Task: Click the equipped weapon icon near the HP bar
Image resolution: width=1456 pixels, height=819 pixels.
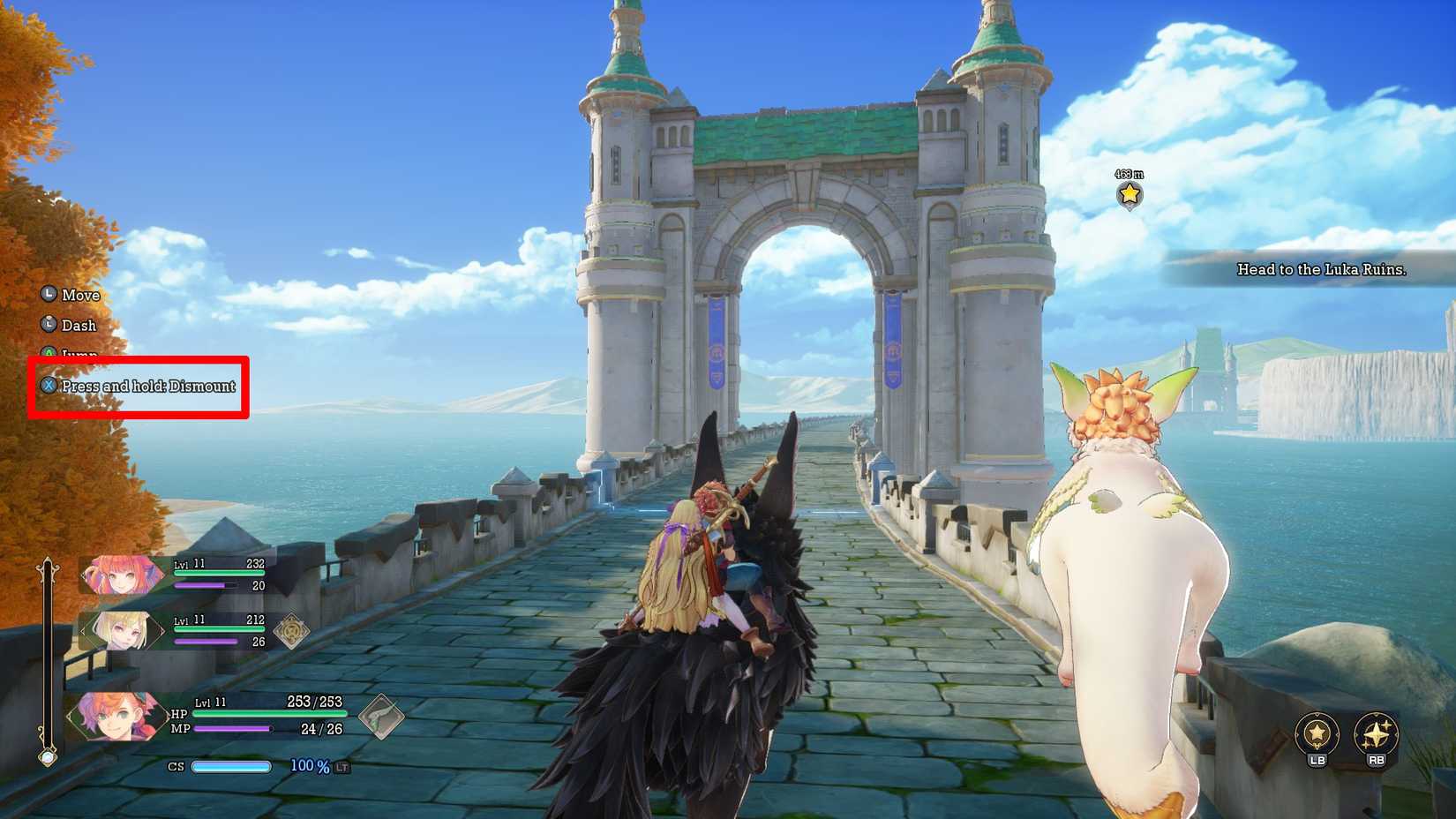Action: point(383,718)
